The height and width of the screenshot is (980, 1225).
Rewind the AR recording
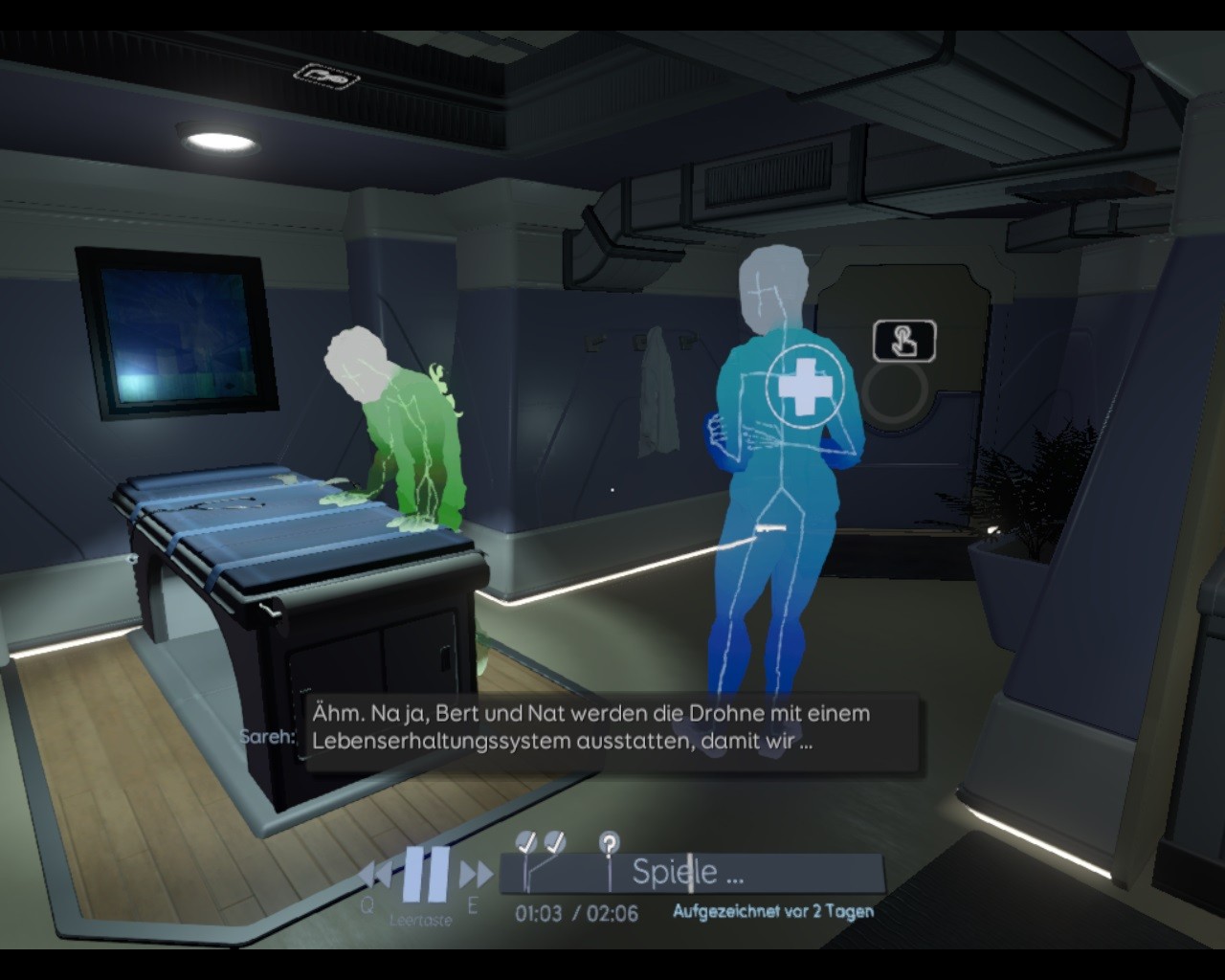pos(375,874)
